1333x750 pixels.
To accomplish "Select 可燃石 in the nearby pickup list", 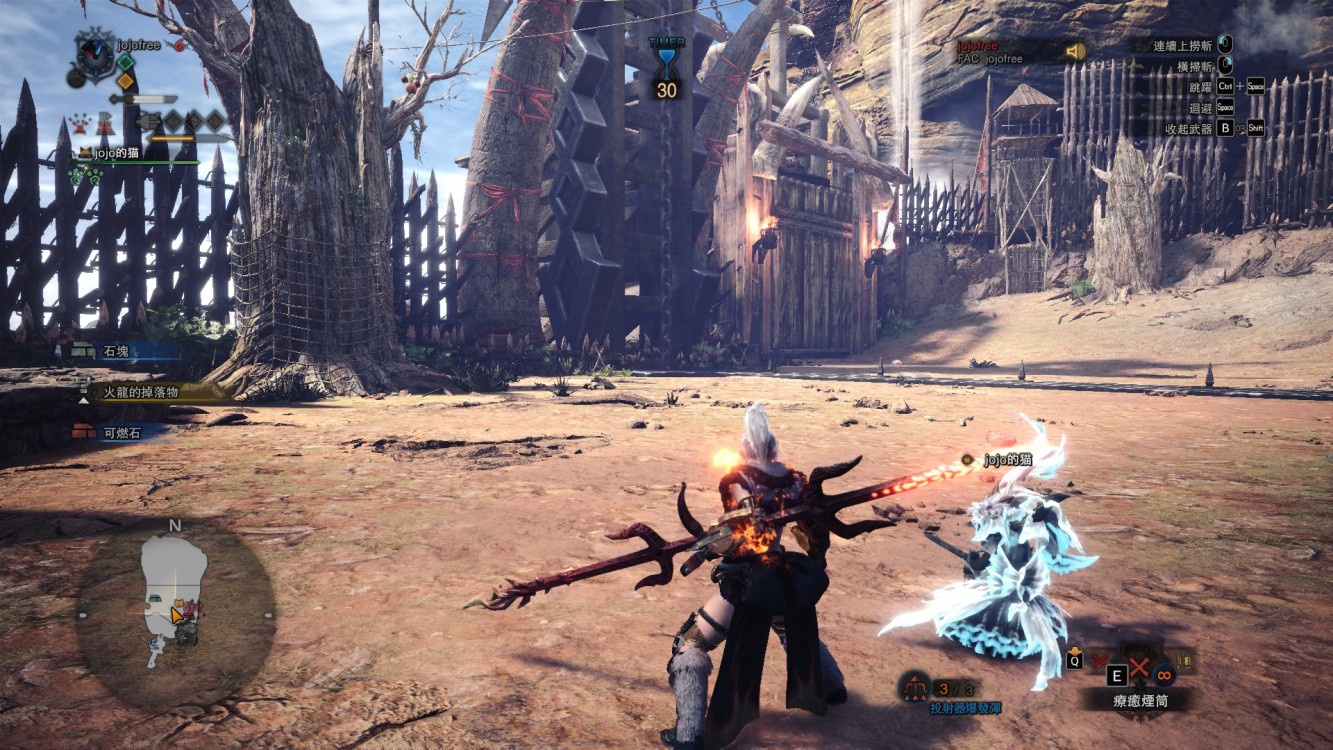I will pos(122,432).
